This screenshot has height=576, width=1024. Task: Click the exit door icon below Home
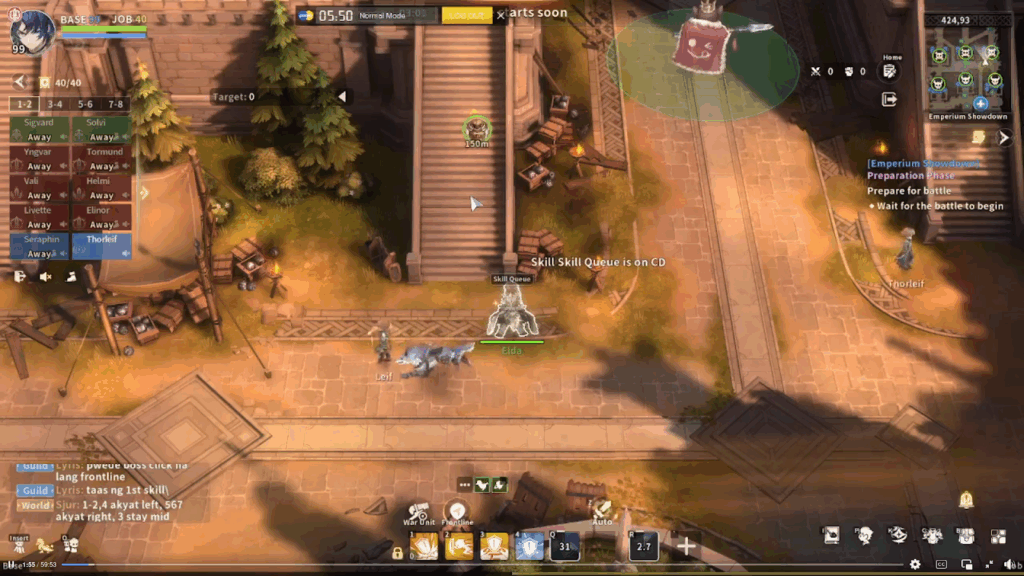tap(889, 99)
